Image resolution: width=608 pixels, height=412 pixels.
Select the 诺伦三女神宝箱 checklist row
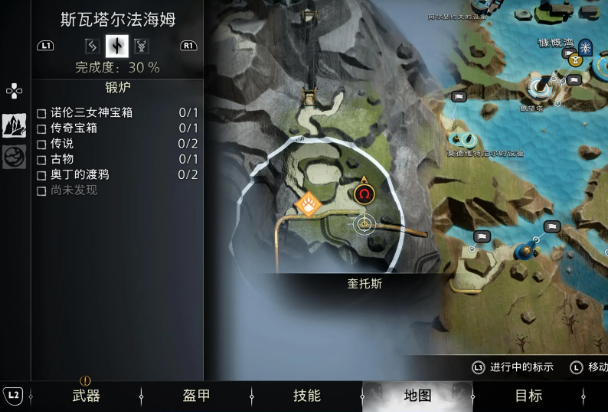coord(105,113)
